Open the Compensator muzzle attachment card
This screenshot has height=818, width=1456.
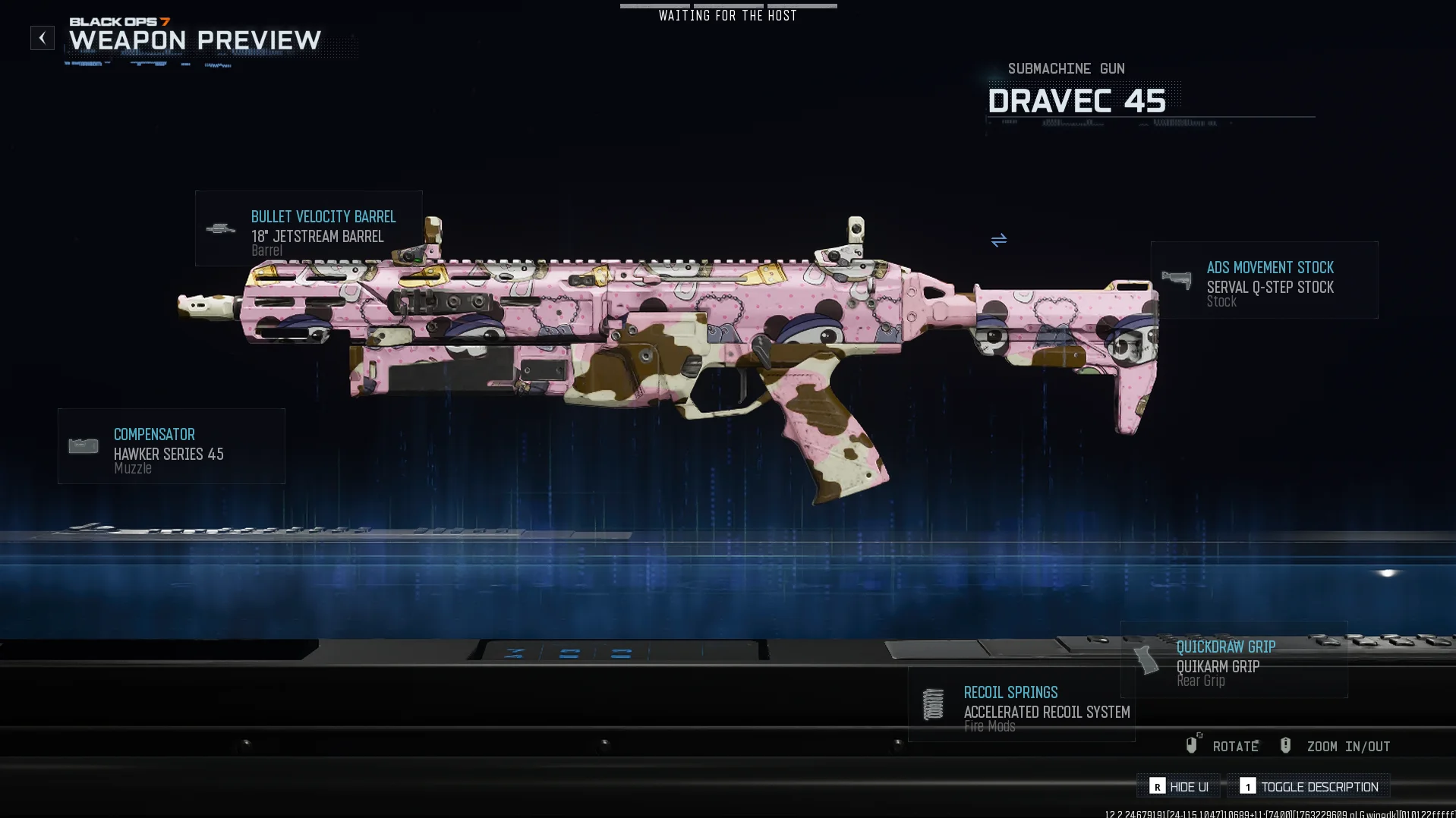click(x=172, y=446)
